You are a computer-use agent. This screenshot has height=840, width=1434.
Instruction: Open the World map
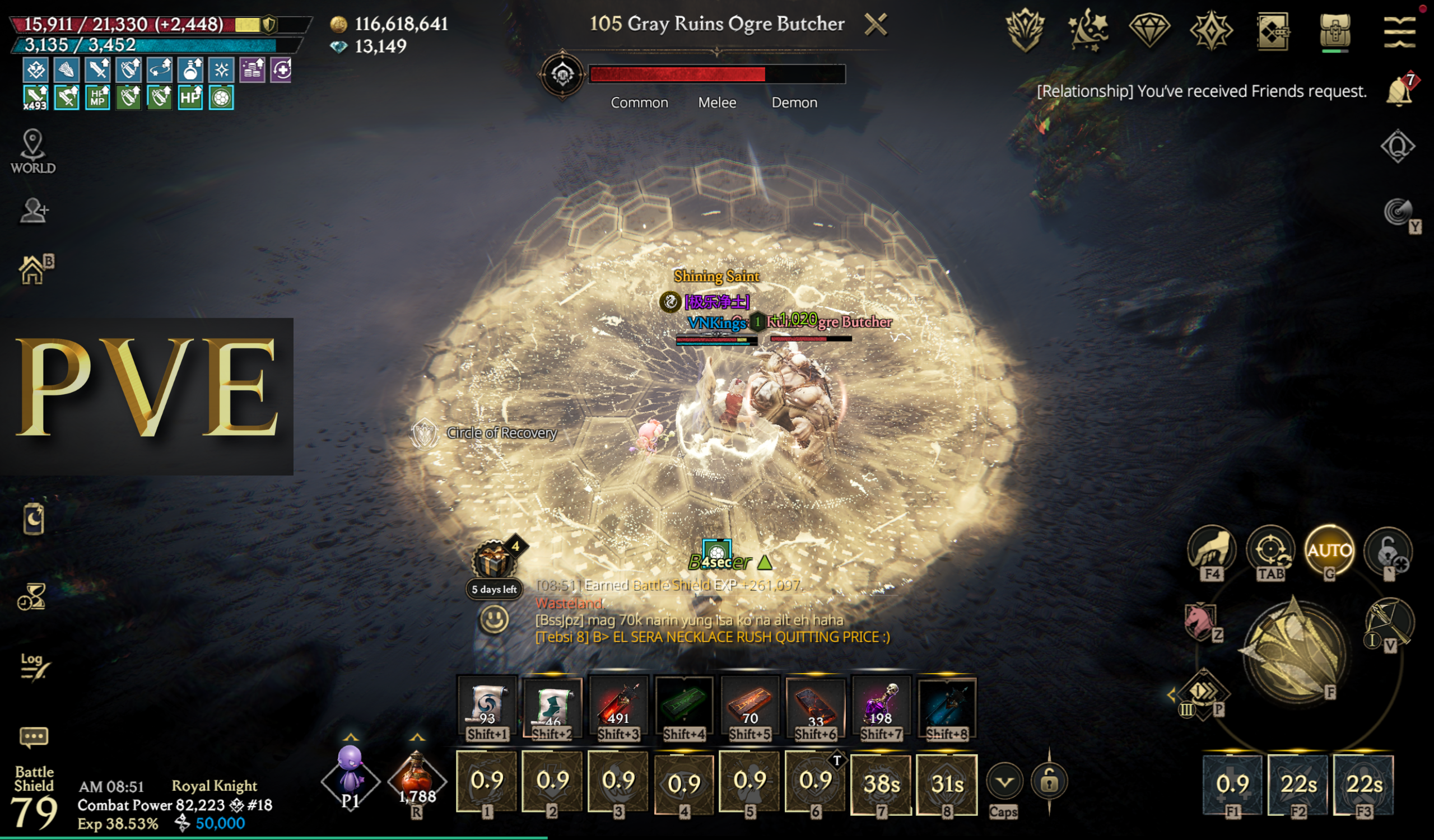click(x=33, y=151)
